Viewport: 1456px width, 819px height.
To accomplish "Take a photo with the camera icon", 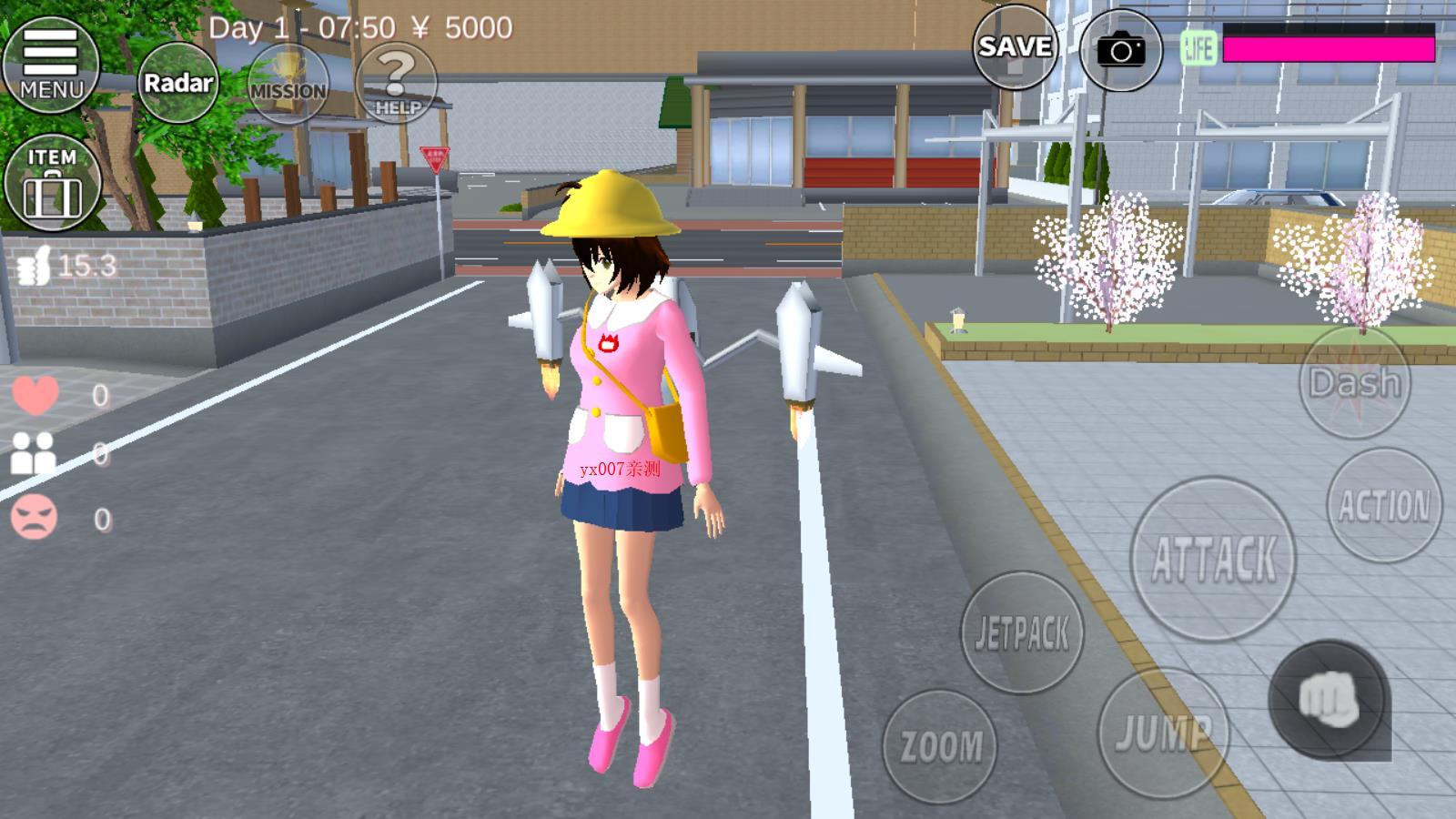I will pyautogui.click(x=1123, y=49).
